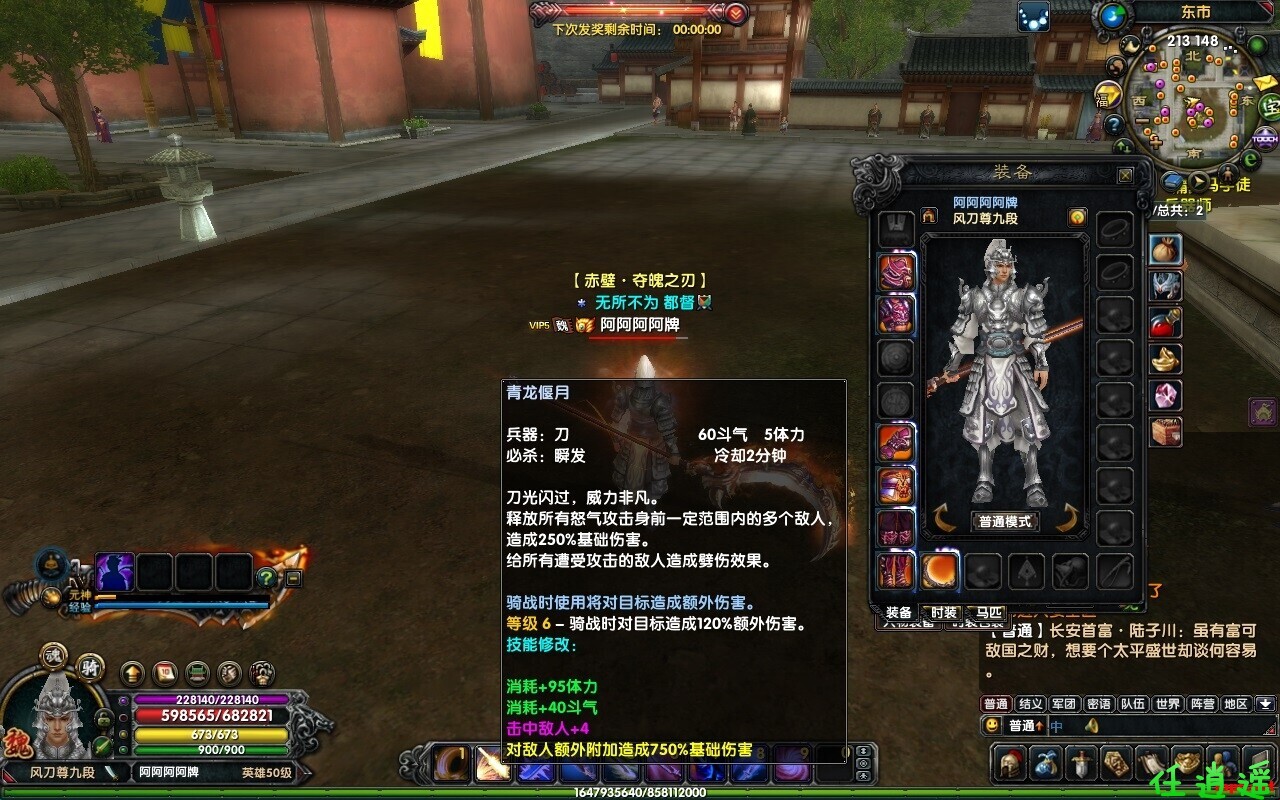Image resolution: width=1280 pixels, height=800 pixels.
Task: Click the 普通模式 button under the character
Action: (x=1005, y=521)
